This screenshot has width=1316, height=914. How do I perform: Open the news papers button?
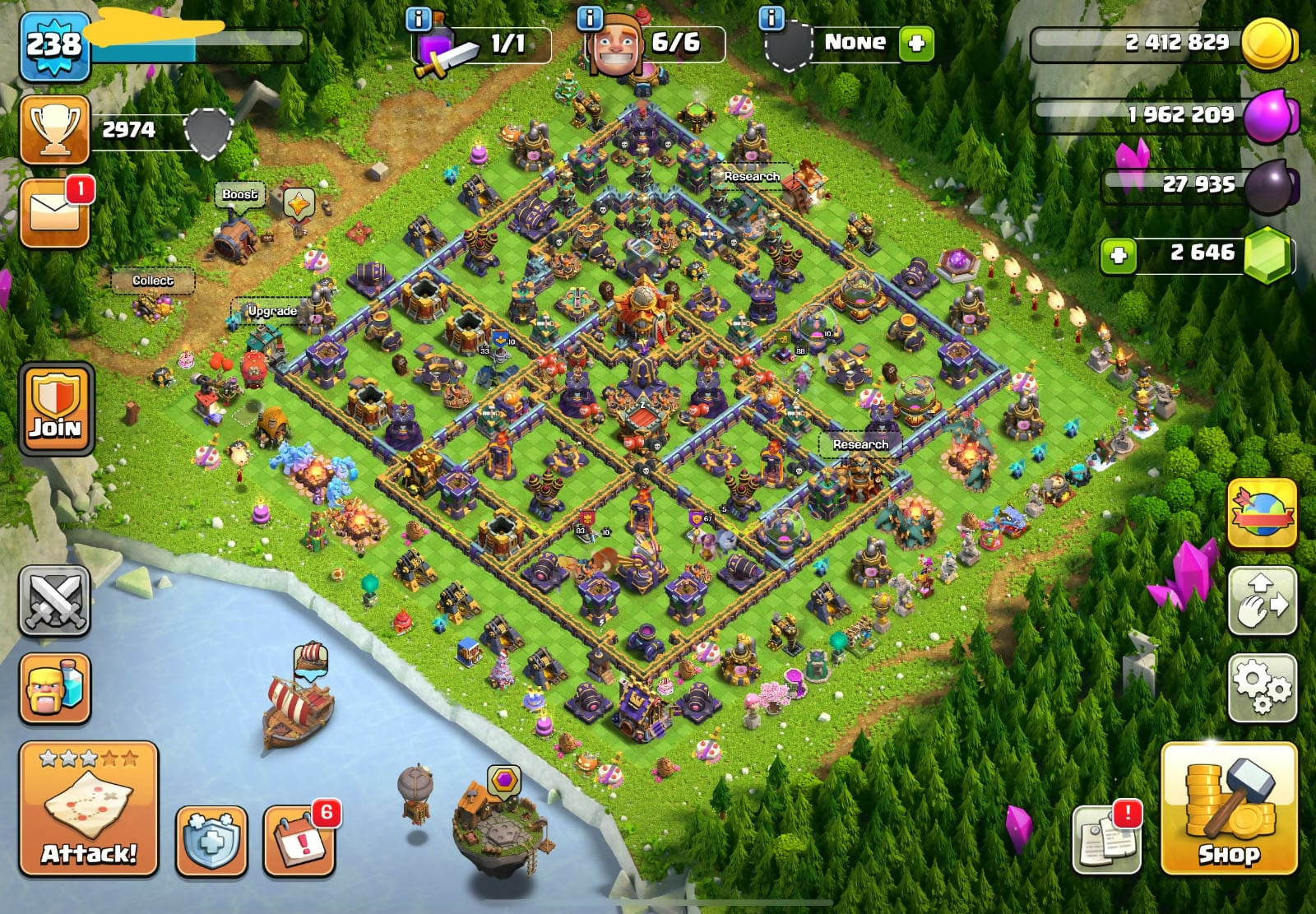pos(1106,839)
